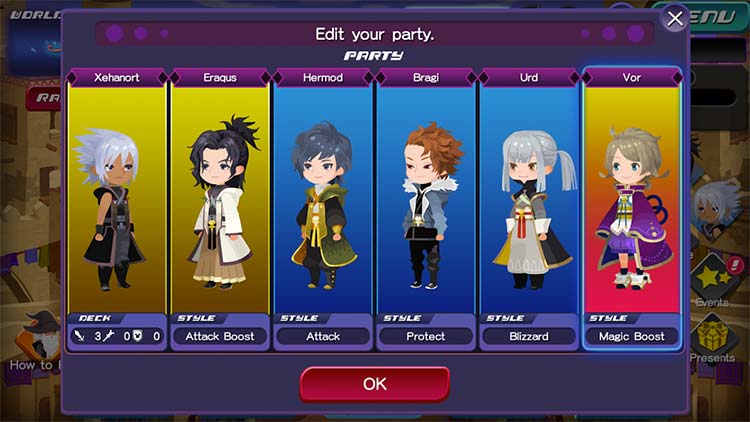
Task: Change Urd's Blizzard style
Action: click(529, 336)
